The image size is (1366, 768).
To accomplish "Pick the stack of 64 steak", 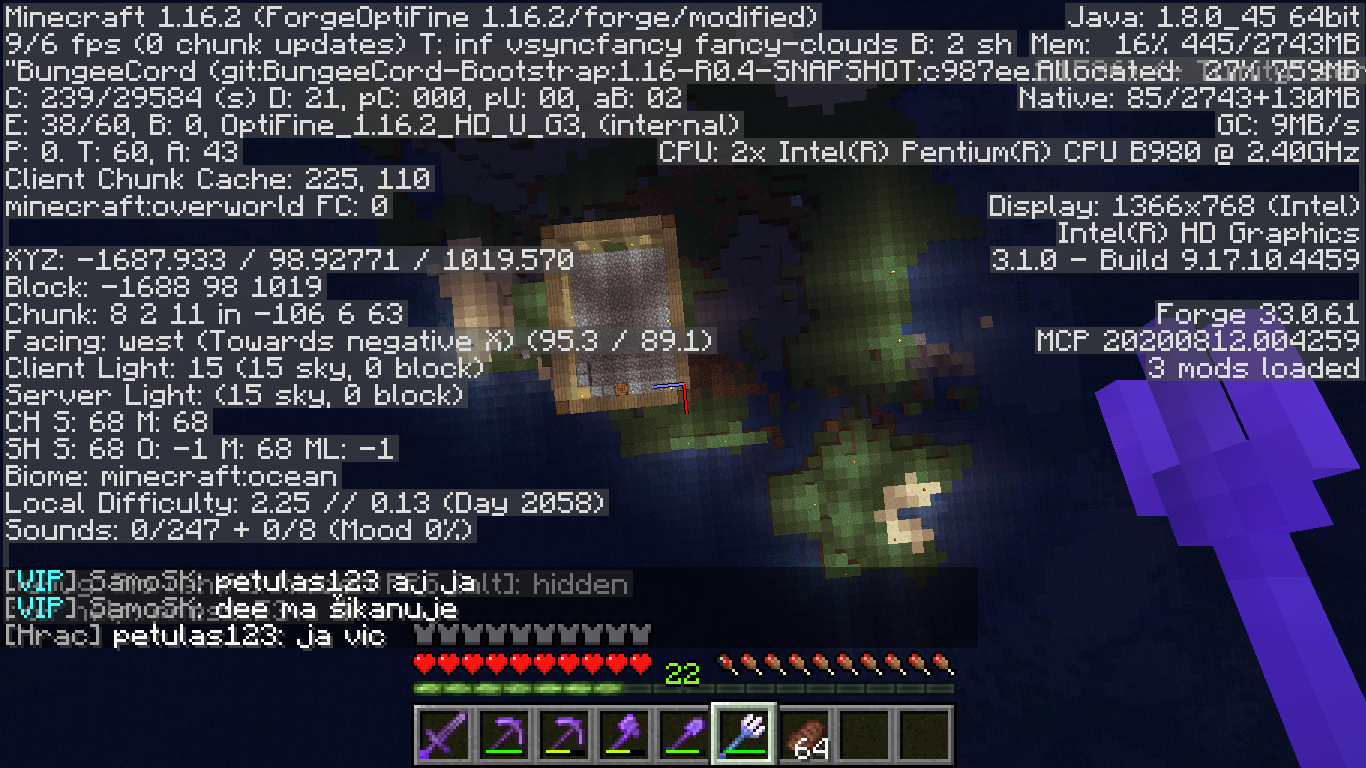I will 804,734.
